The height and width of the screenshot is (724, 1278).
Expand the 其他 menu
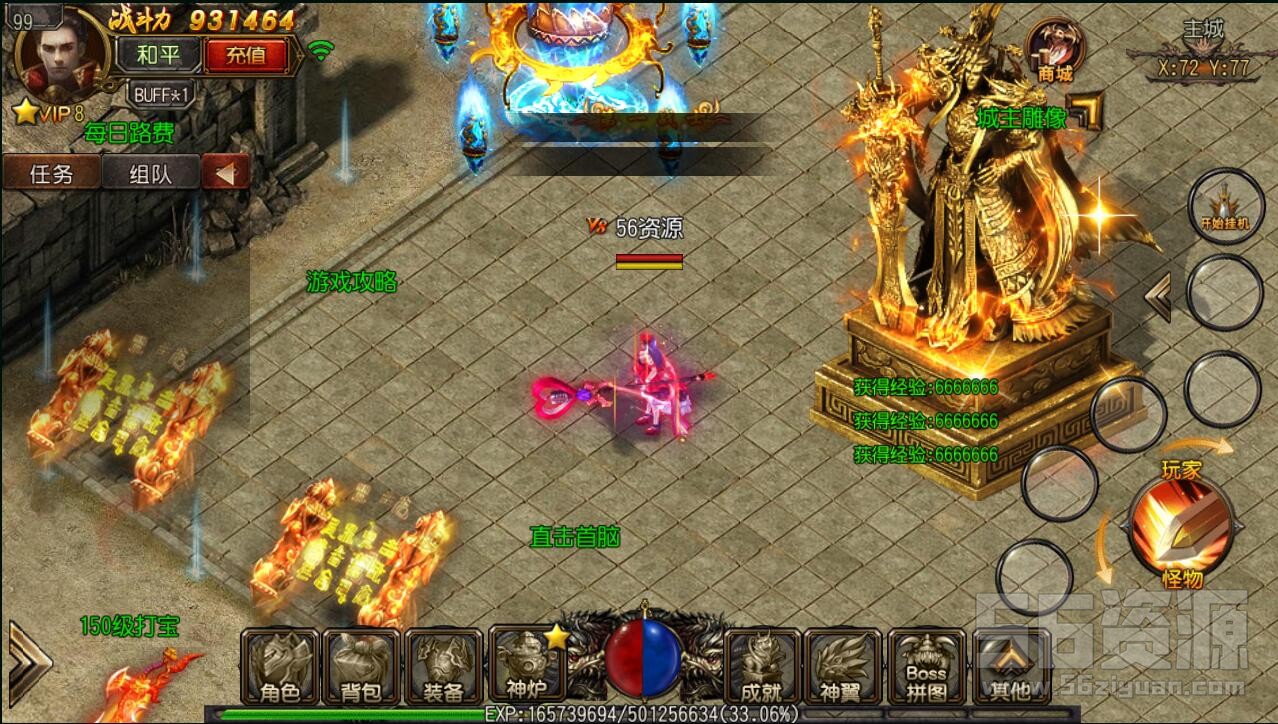coord(1008,666)
